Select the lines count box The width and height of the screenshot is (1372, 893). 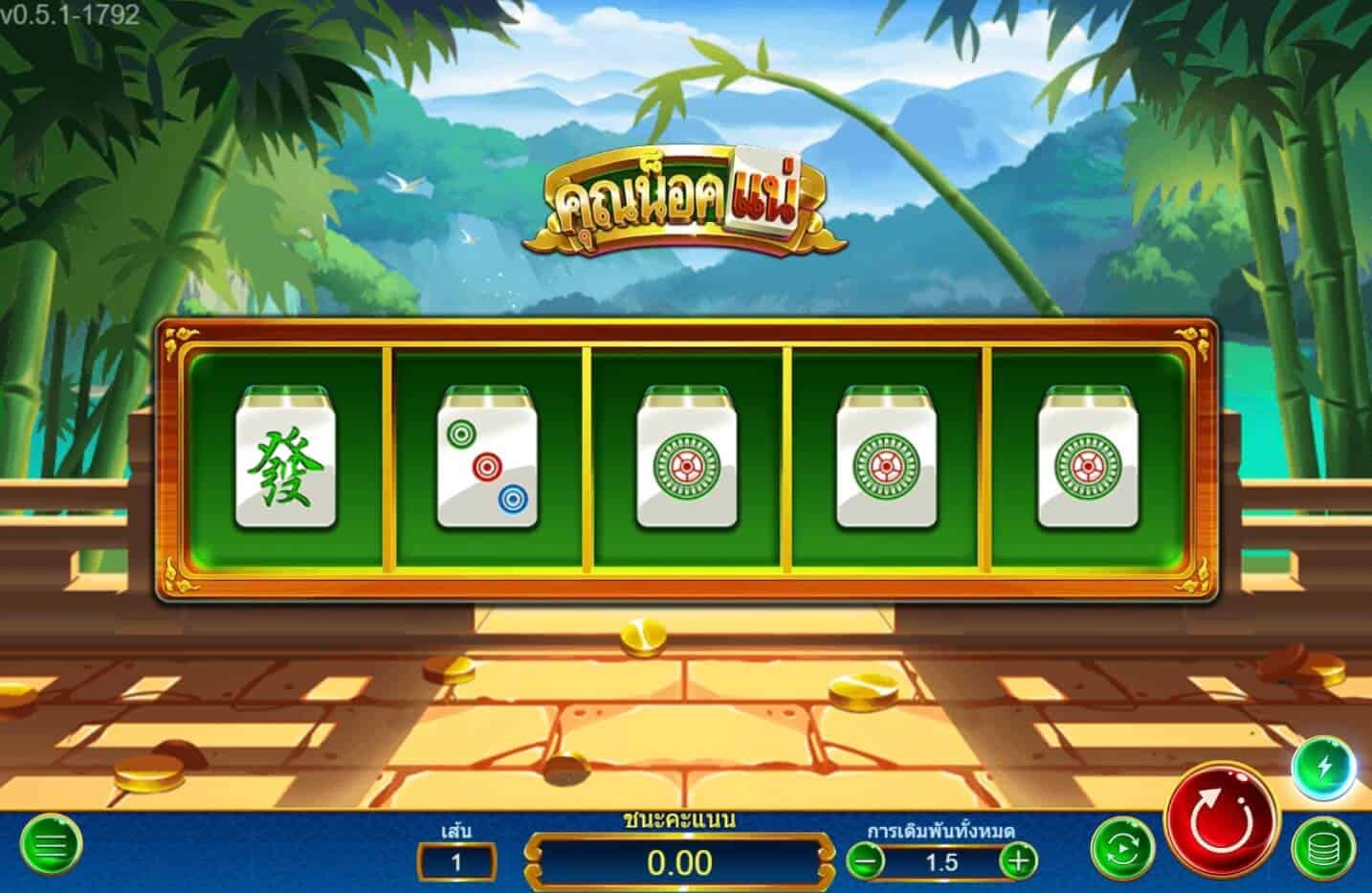(x=456, y=860)
